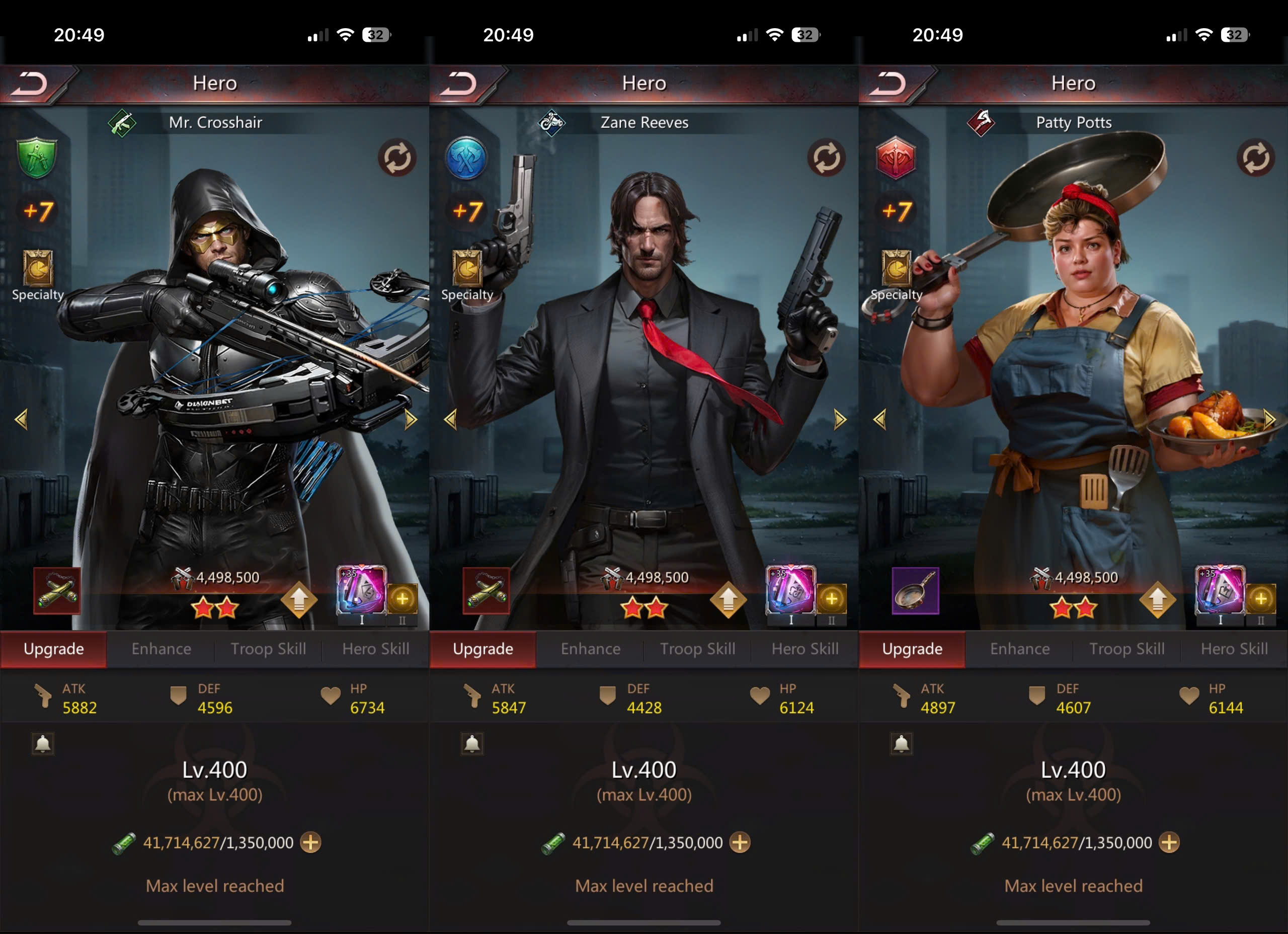Select the Upgrade tab under Zane Reeves

click(x=482, y=649)
